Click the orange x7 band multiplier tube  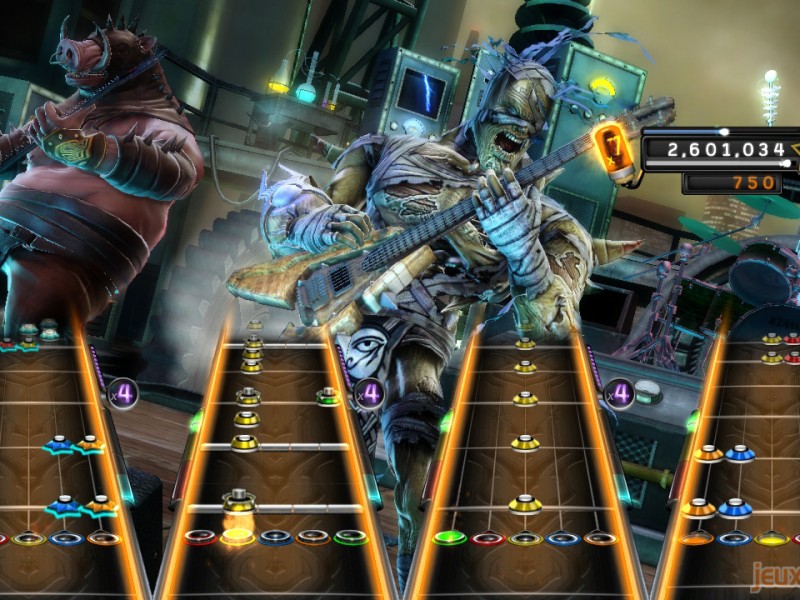(612, 150)
